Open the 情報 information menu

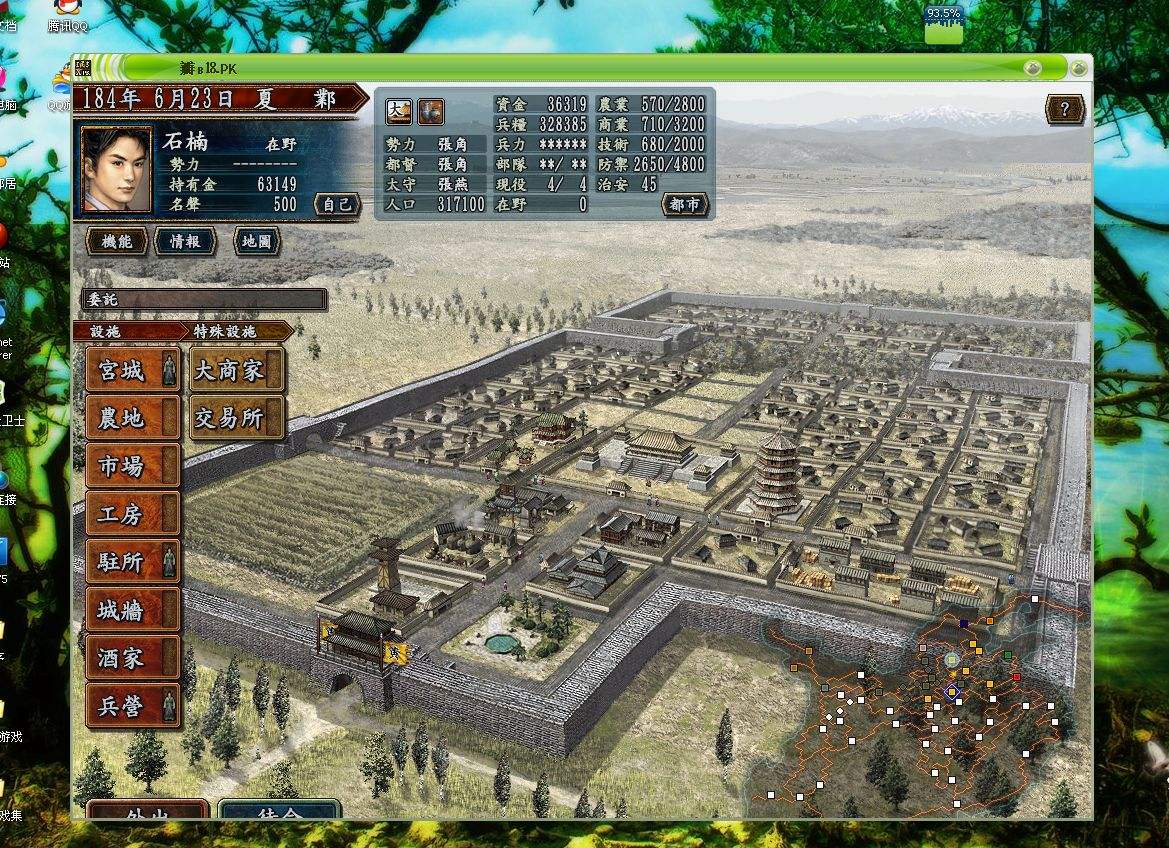tap(185, 241)
